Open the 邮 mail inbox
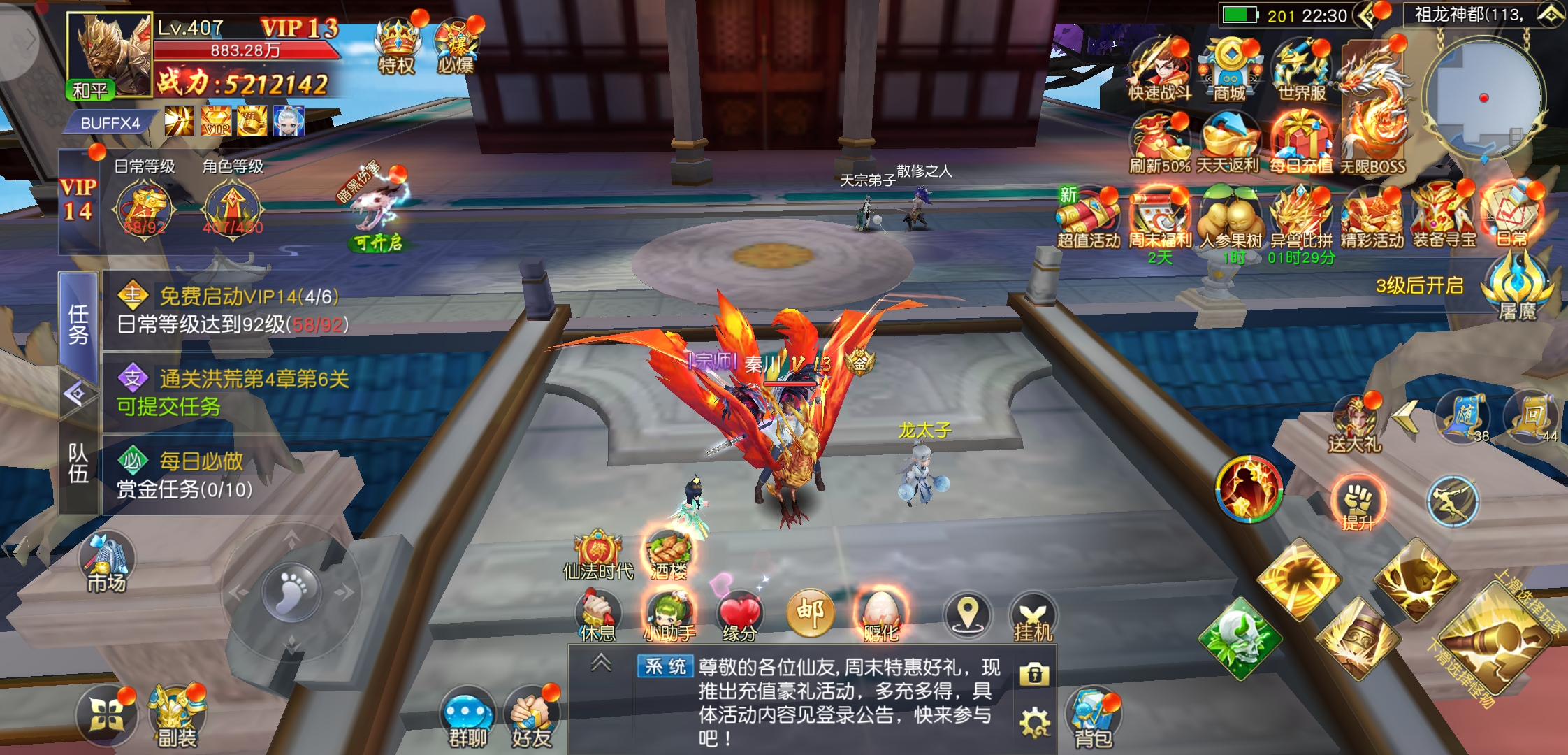This screenshot has height=755, width=1568. point(811,613)
